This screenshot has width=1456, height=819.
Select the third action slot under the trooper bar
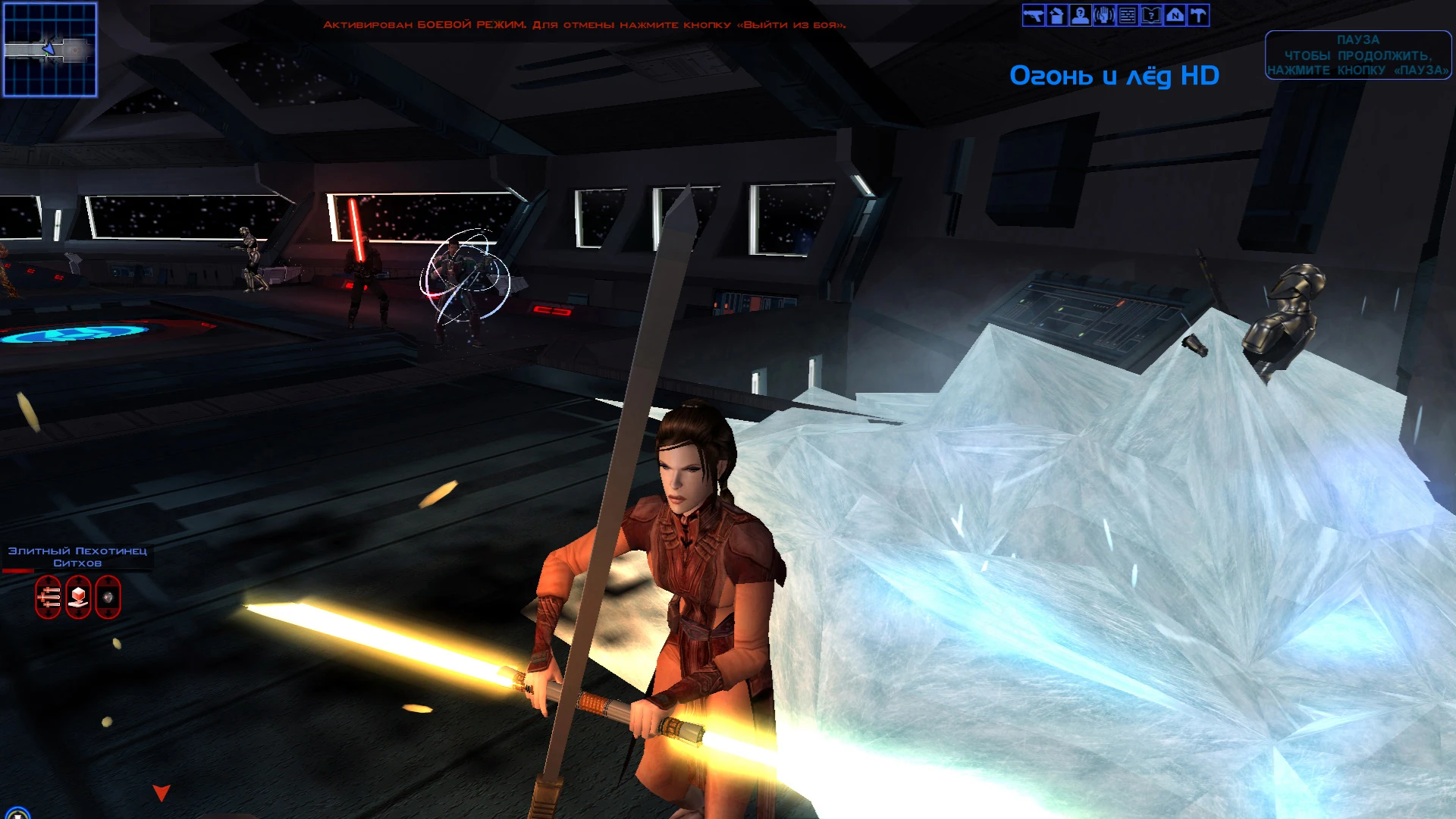pyautogui.click(x=108, y=597)
